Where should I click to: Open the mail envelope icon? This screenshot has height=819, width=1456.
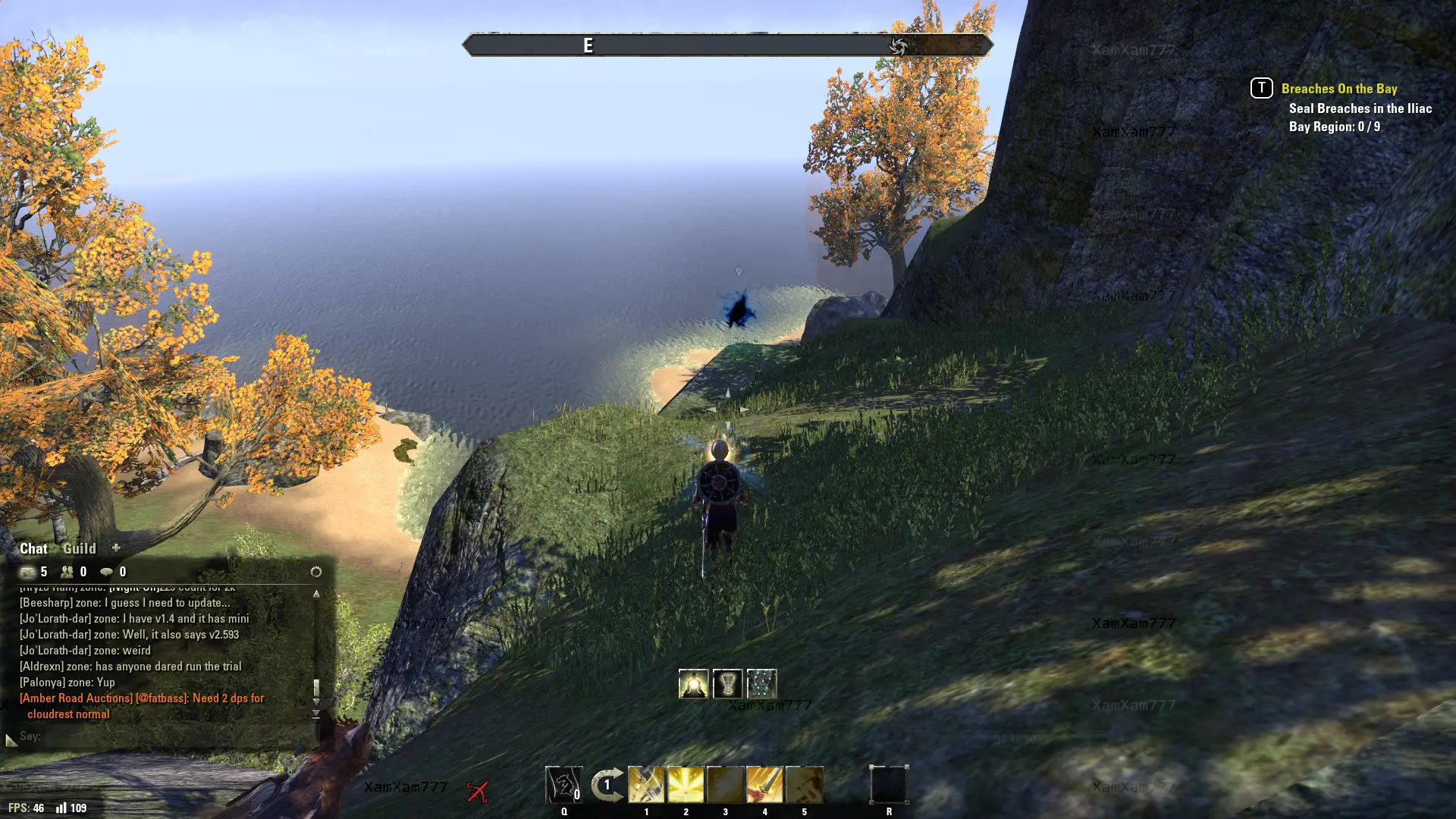click(28, 572)
